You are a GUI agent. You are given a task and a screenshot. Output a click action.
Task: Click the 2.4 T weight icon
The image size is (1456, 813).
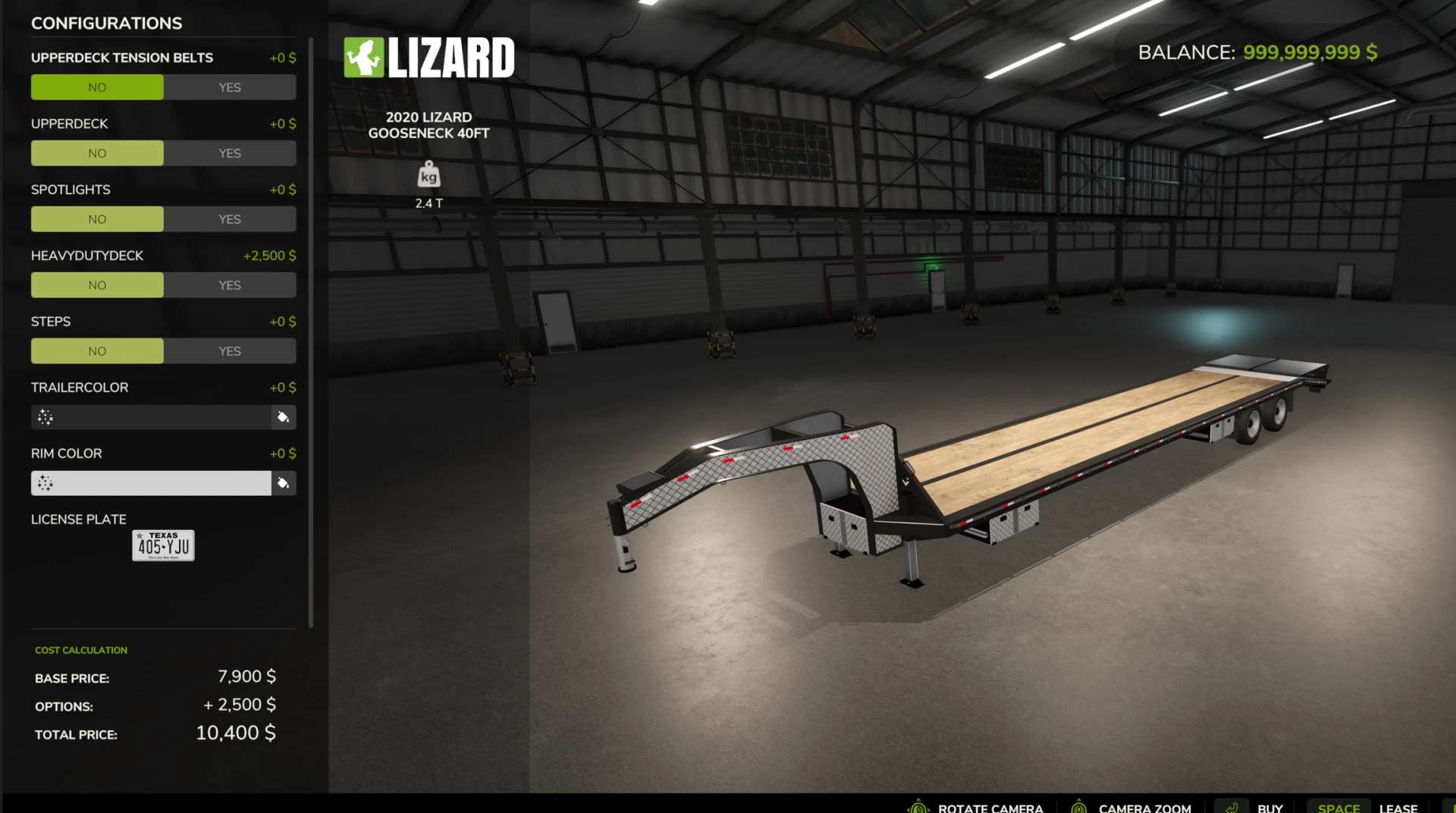[x=429, y=174]
